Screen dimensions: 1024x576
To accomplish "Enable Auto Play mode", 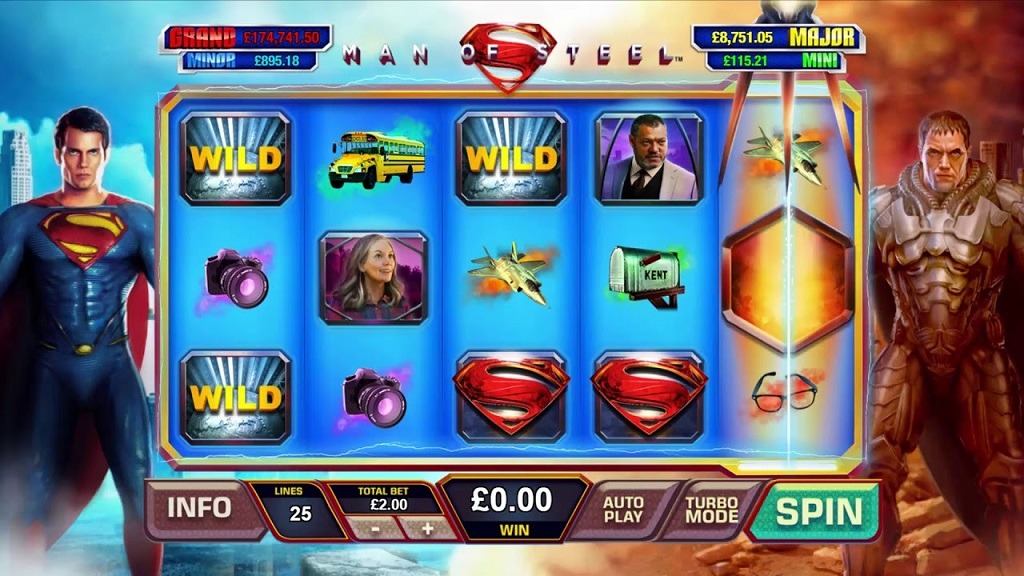I will click(x=623, y=510).
